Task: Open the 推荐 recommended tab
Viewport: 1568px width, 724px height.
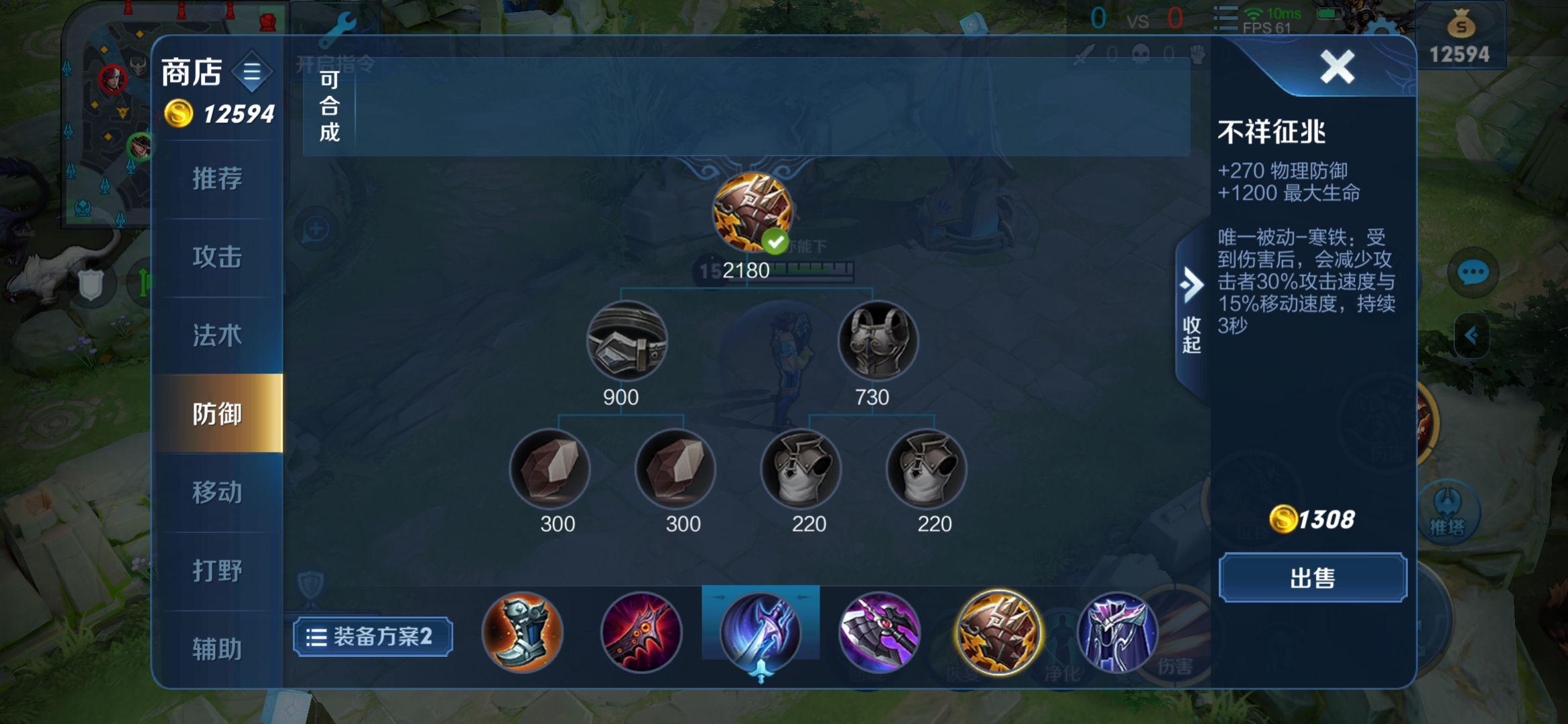Action: tap(217, 179)
